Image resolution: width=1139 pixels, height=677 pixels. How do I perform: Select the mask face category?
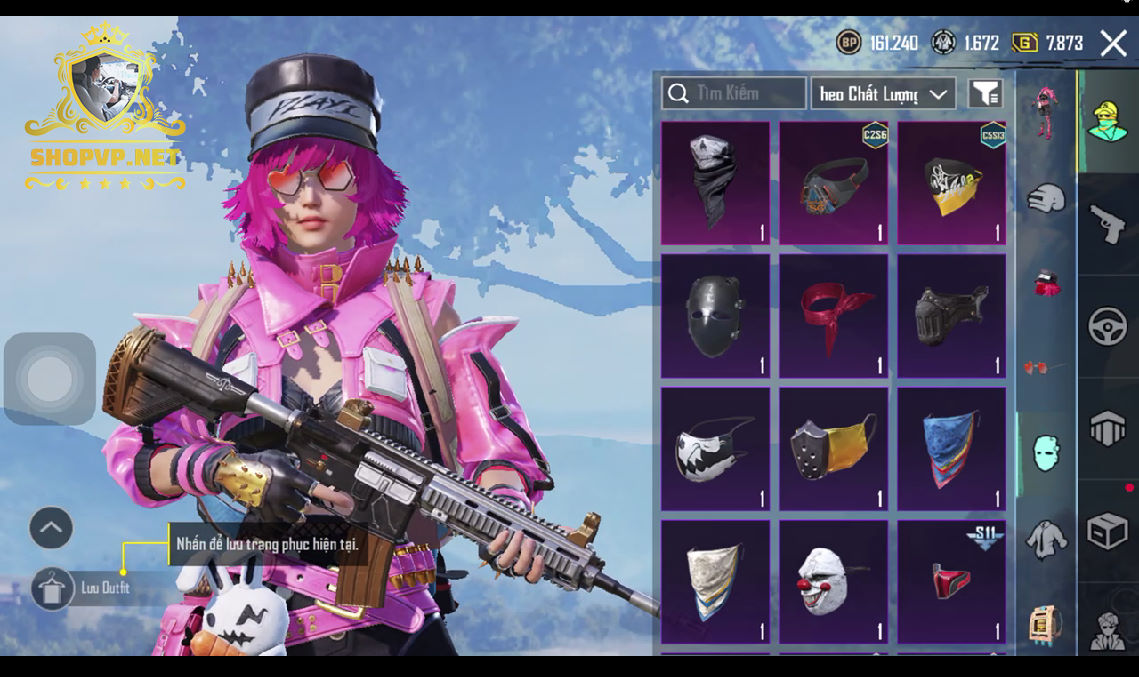tap(1046, 453)
